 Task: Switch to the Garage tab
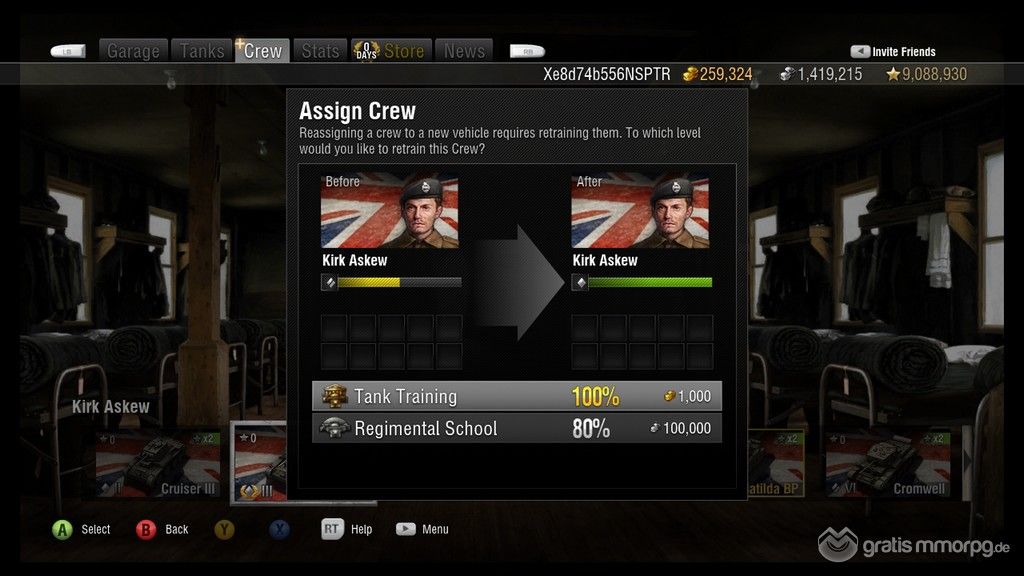(133, 51)
